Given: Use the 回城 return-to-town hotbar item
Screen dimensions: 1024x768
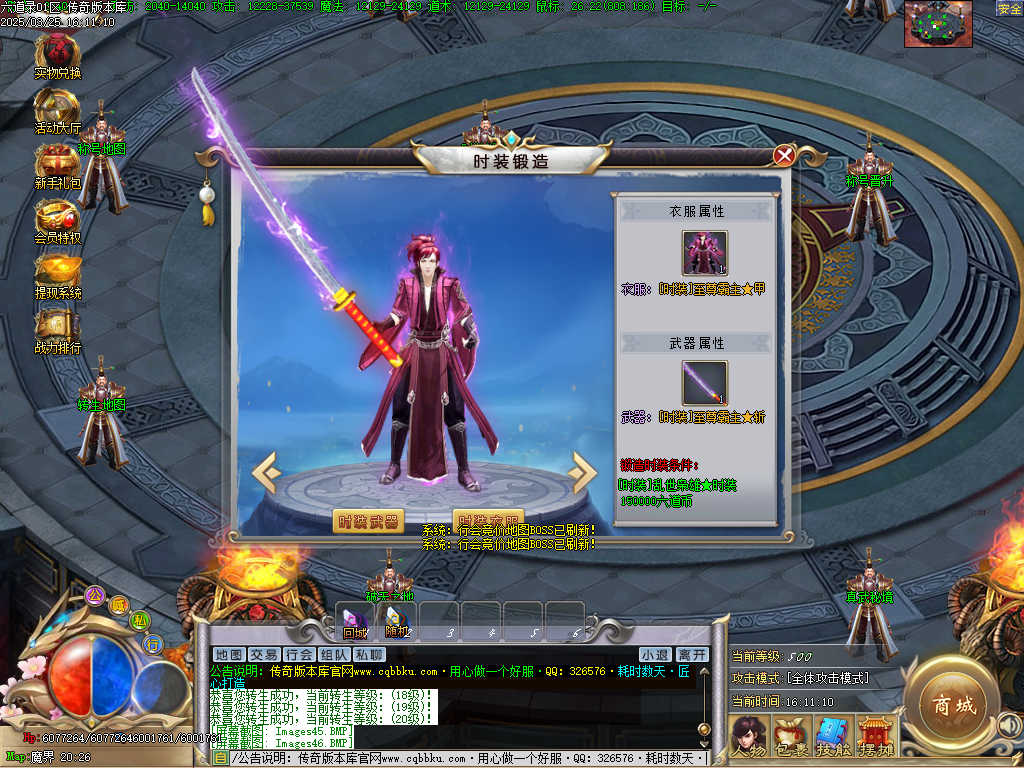Looking at the screenshot, I should point(355,620).
